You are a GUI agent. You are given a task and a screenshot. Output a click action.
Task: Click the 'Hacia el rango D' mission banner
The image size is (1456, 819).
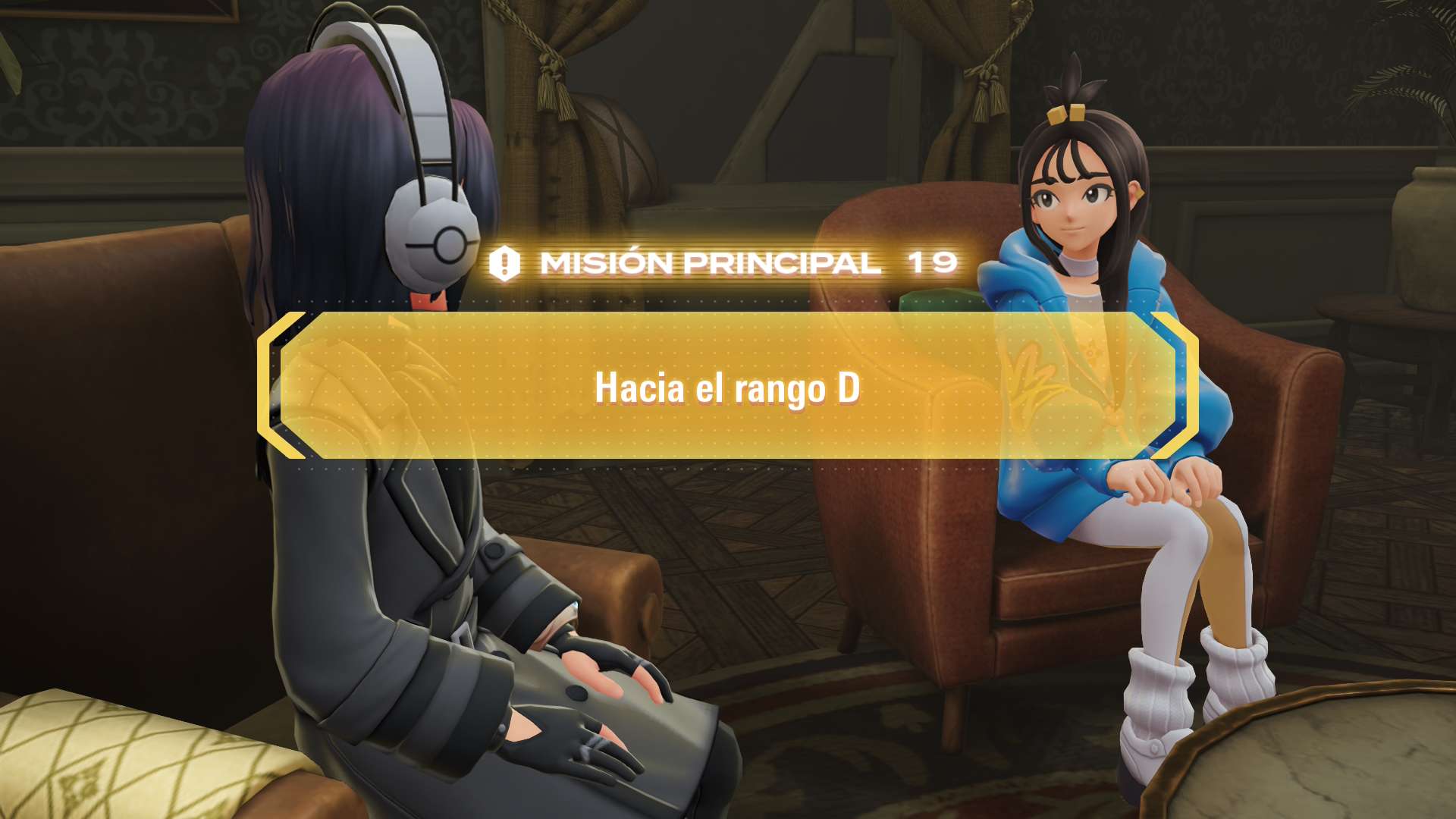tap(727, 387)
